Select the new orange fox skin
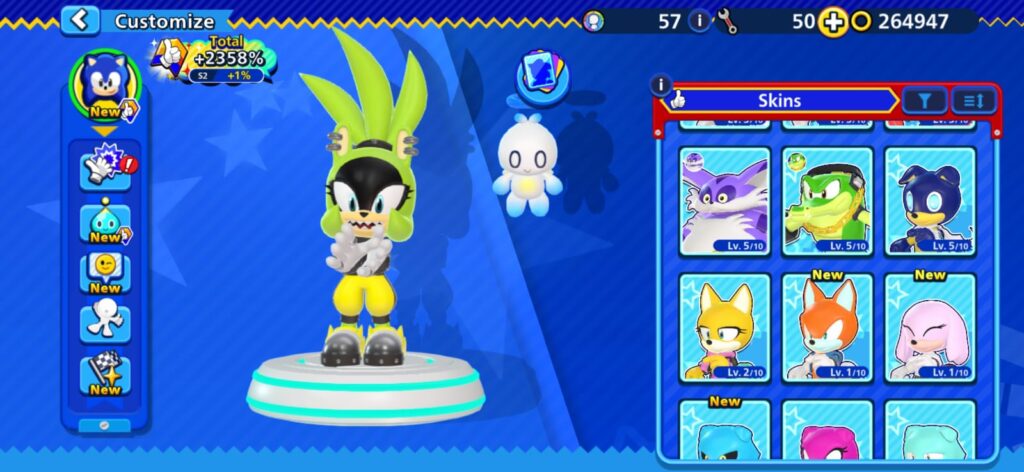The image size is (1024, 472). pyautogui.click(x=827, y=328)
